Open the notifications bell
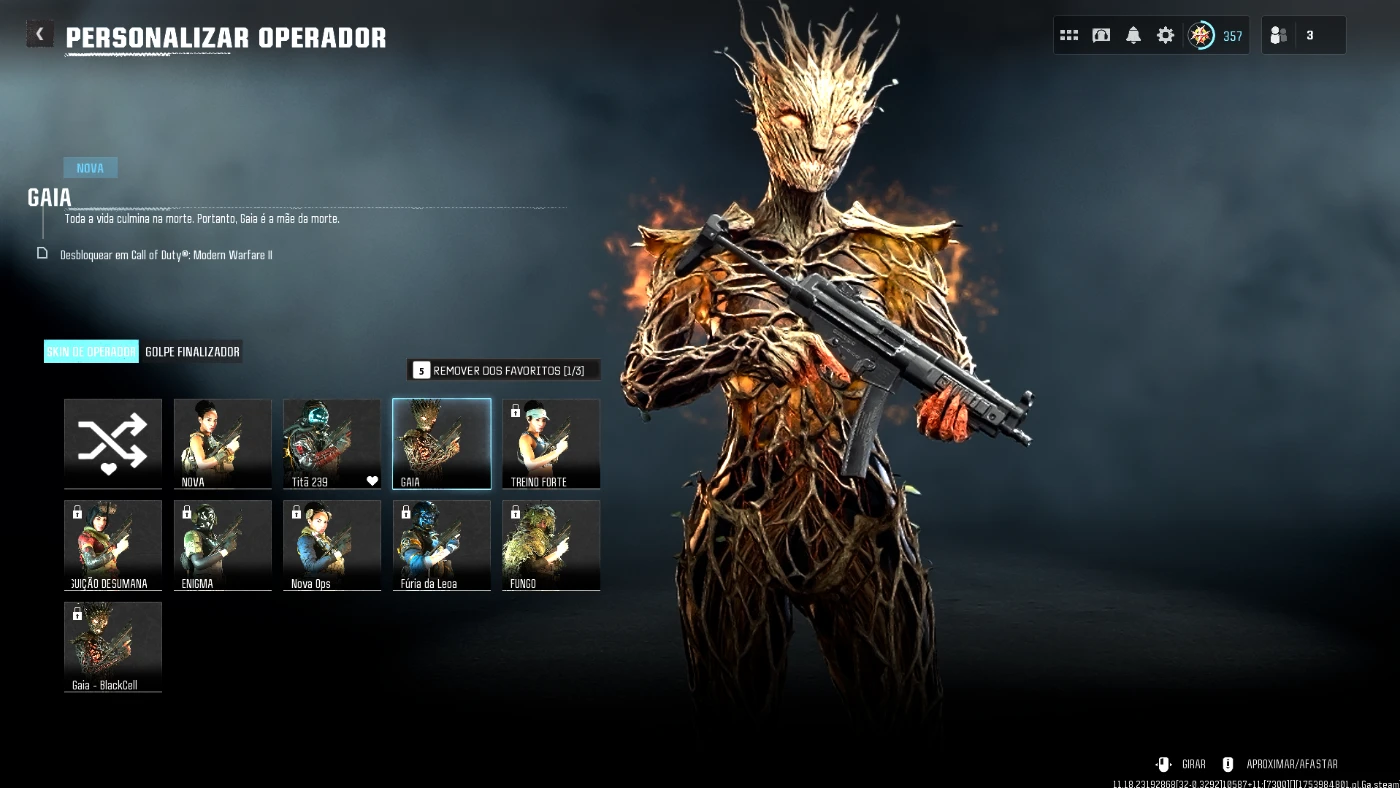The height and width of the screenshot is (788, 1400). [1133, 35]
